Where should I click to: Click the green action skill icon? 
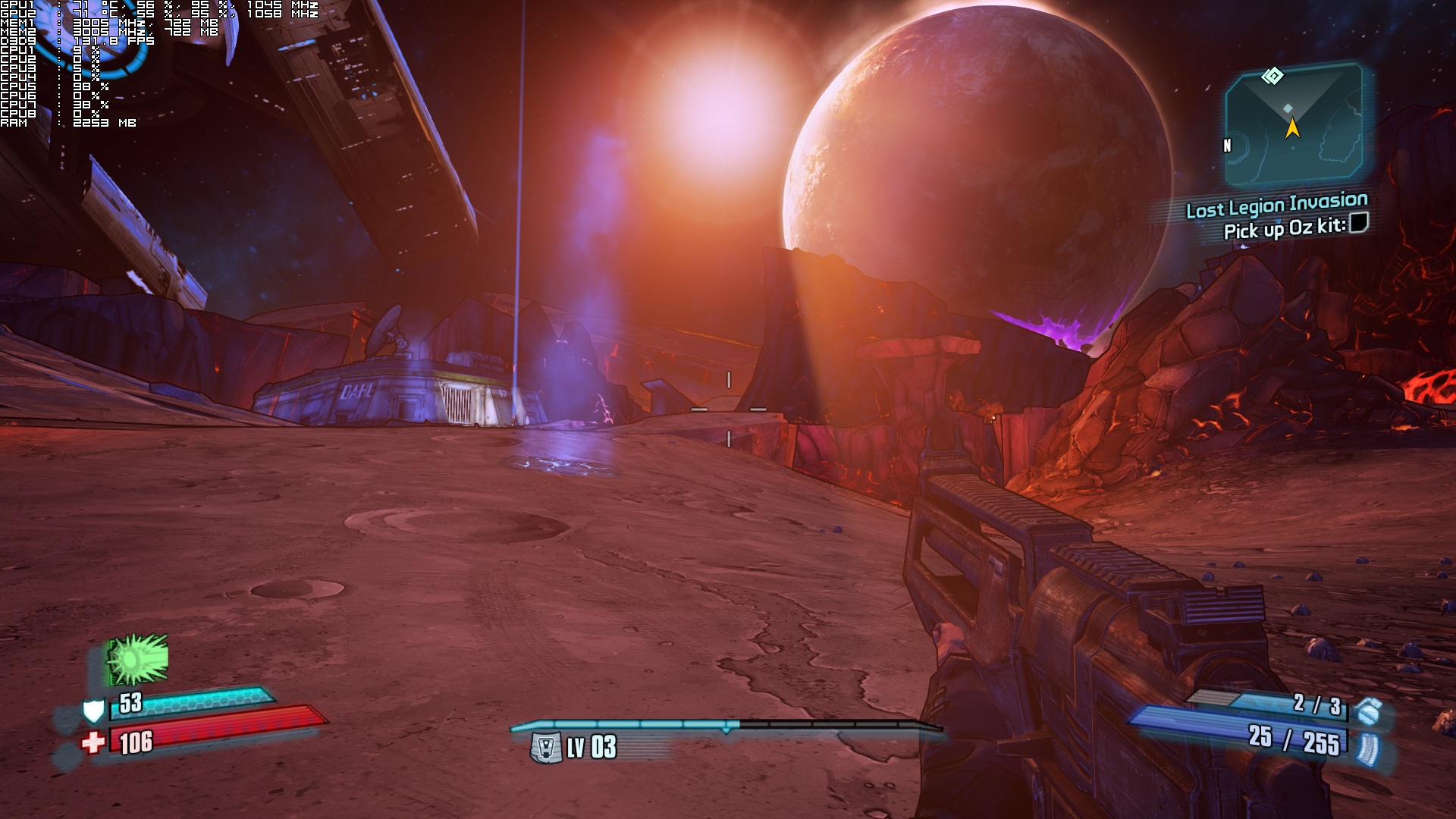pos(137,659)
